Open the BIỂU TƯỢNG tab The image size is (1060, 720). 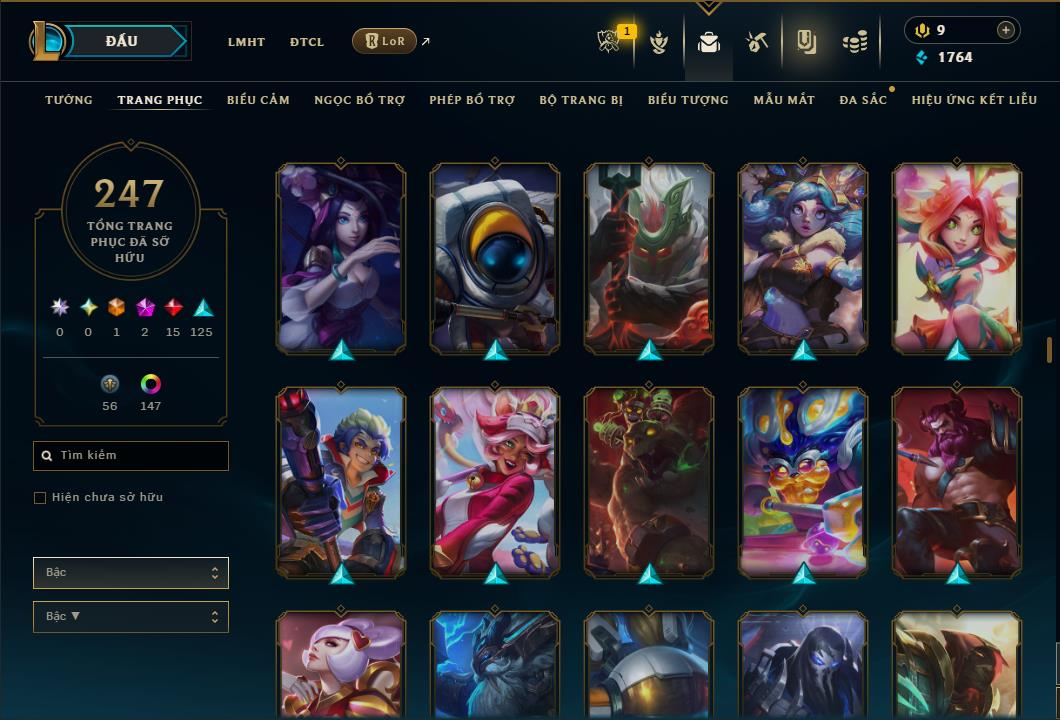click(688, 100)
